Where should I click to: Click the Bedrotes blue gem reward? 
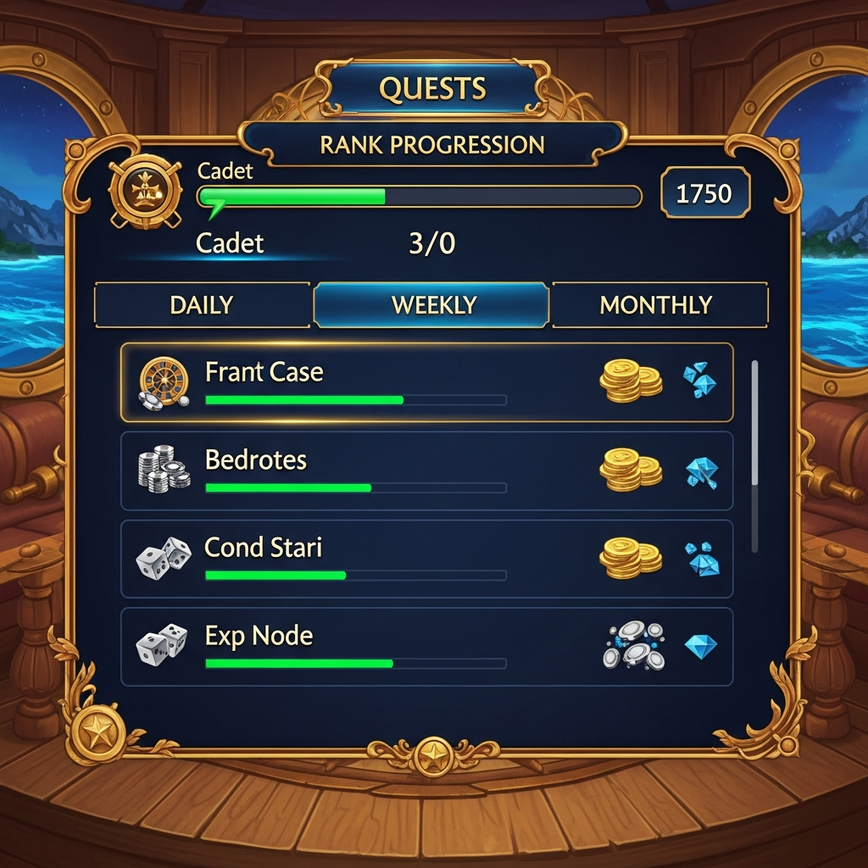tap(701, 471)
